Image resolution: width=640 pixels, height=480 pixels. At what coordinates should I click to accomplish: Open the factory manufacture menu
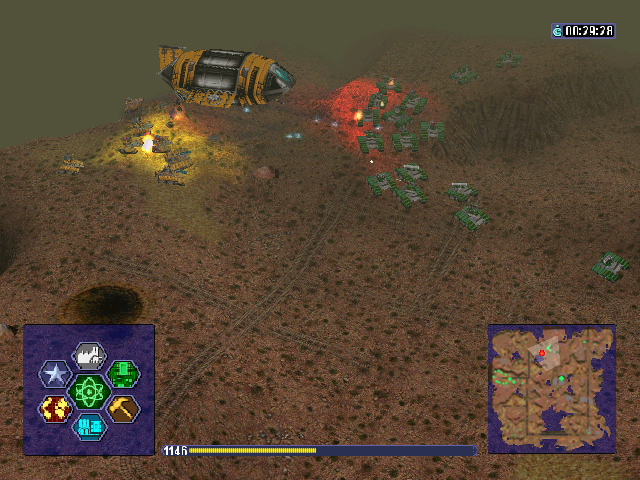tap(89, 355)
